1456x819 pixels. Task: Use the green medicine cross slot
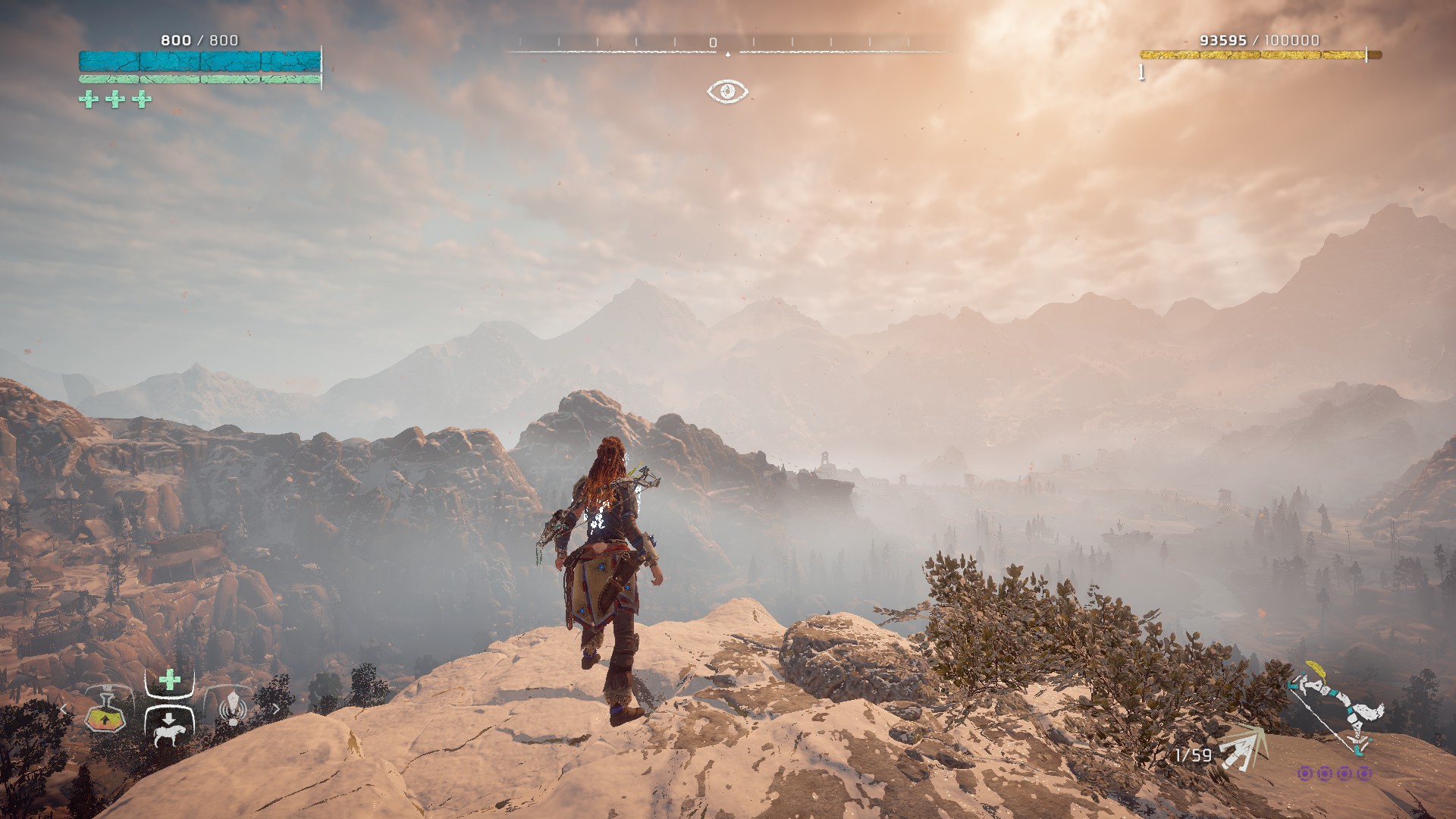tap(170, 680)
